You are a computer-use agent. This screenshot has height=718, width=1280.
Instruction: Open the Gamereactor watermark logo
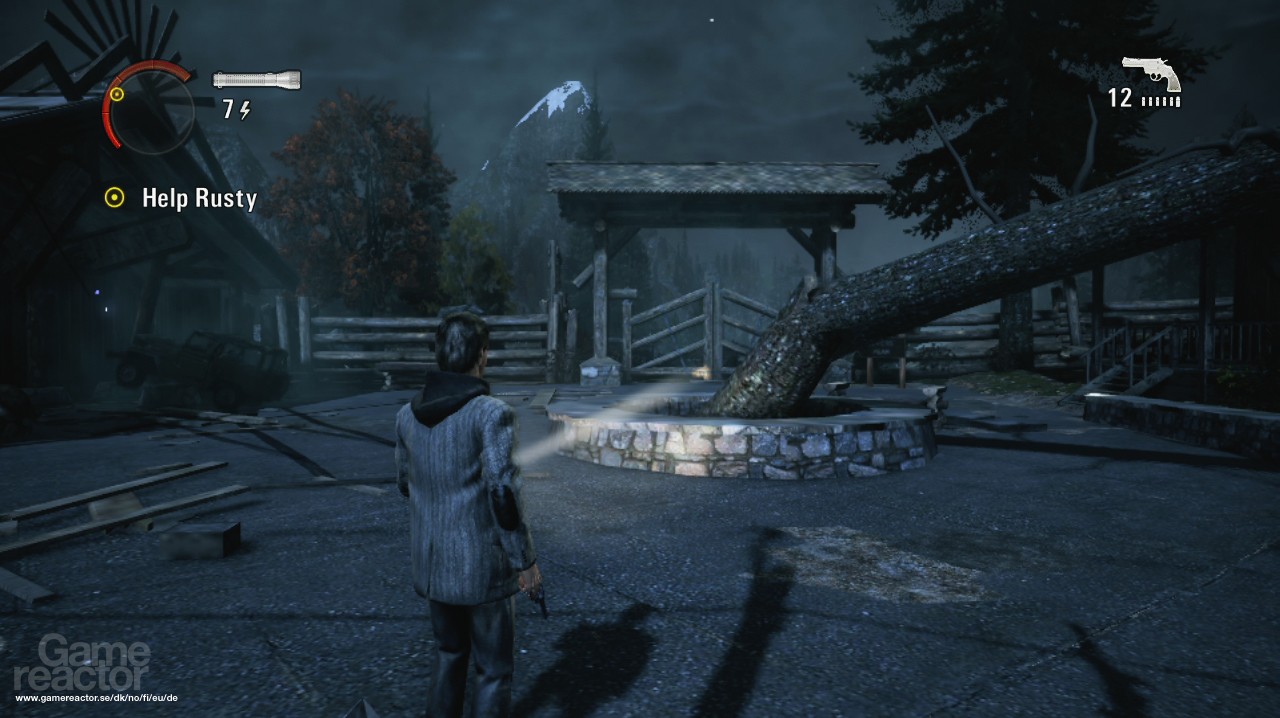[x=95, y=663]
